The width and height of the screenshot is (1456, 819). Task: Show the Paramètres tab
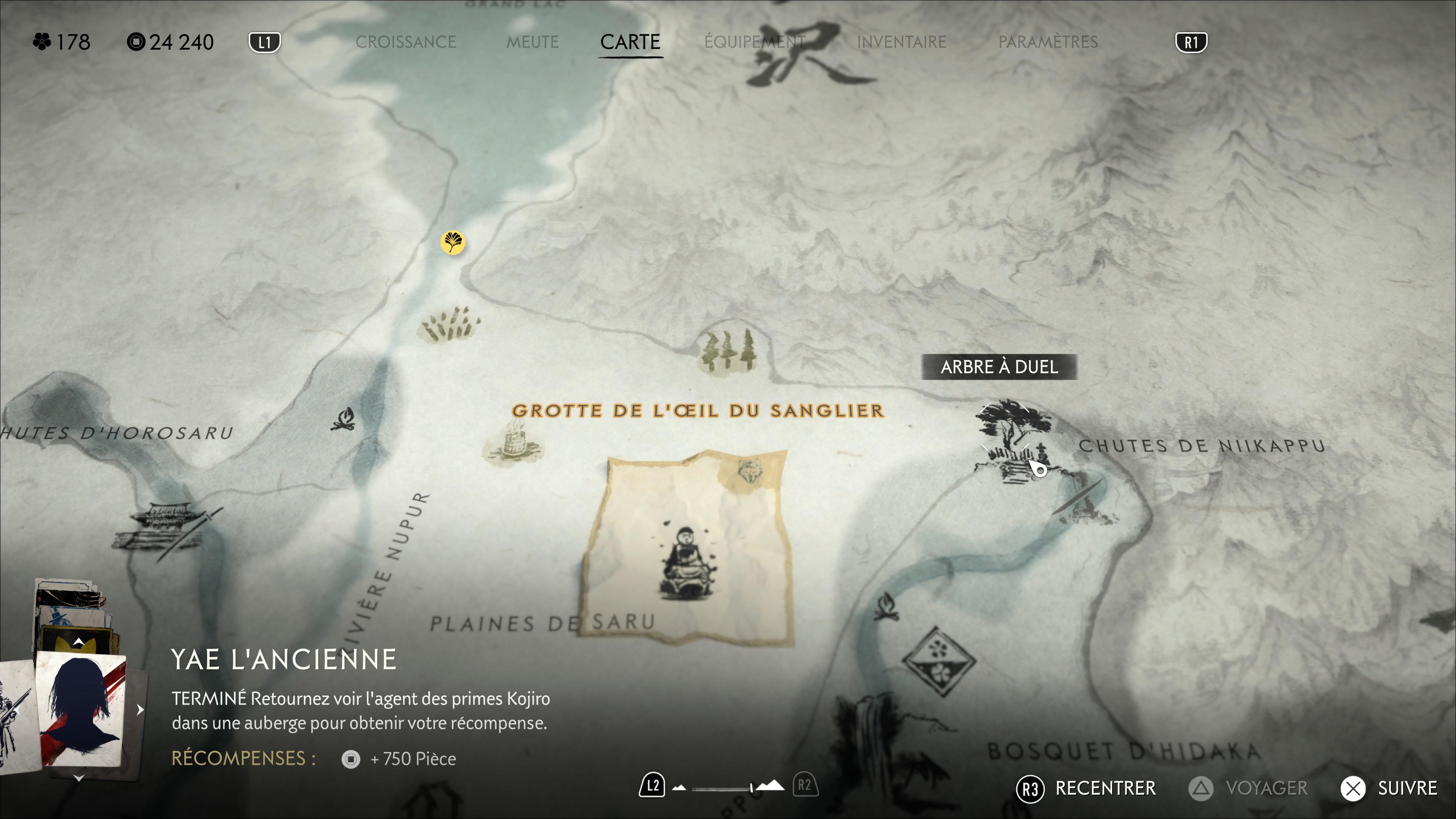[1047, 42]
